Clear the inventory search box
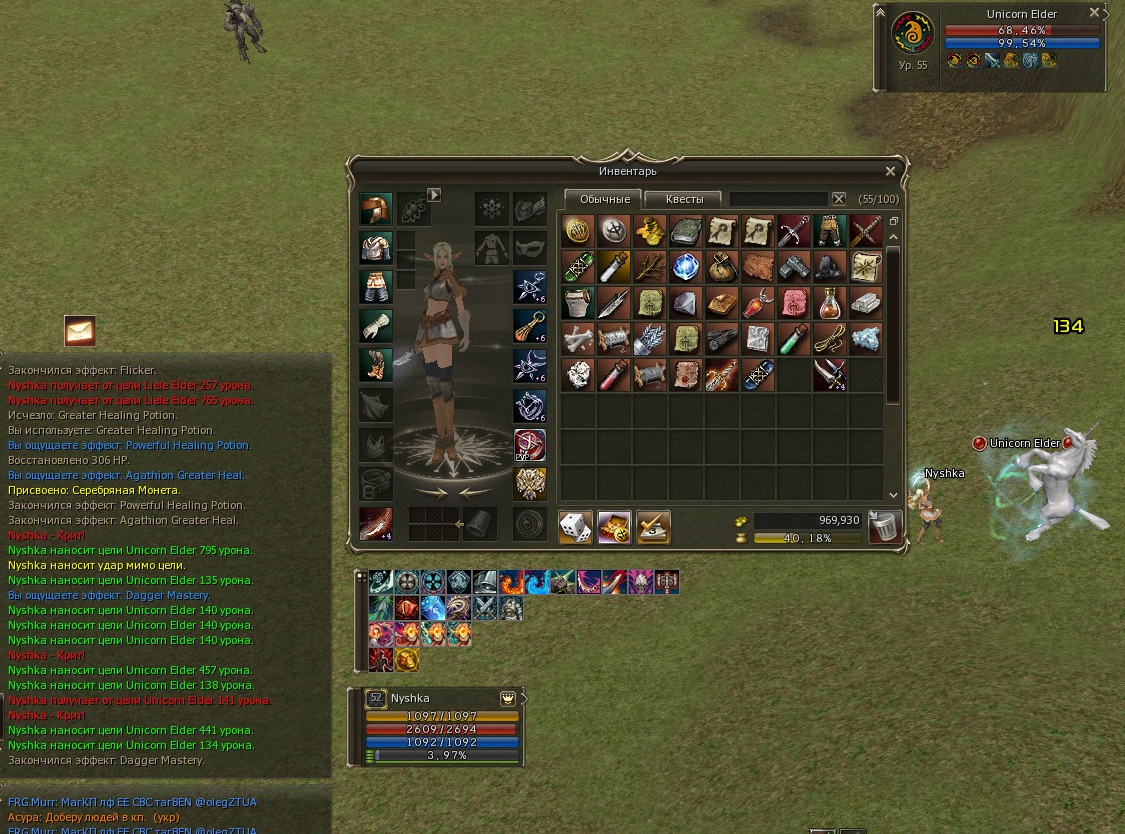 839,199
